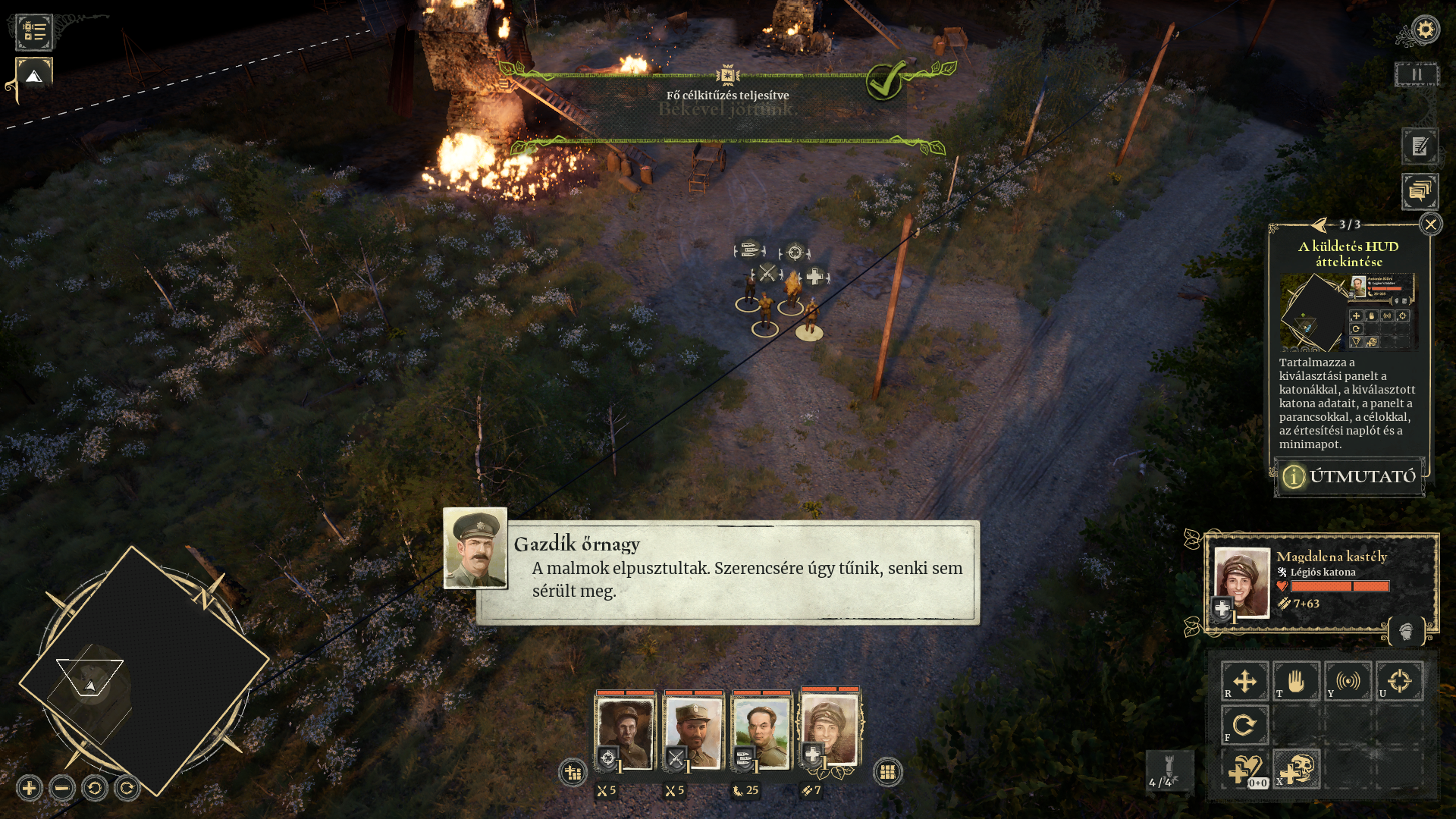Go to previous tutorial page arrow
The image size is (1456, 819).
(1320, 224)
